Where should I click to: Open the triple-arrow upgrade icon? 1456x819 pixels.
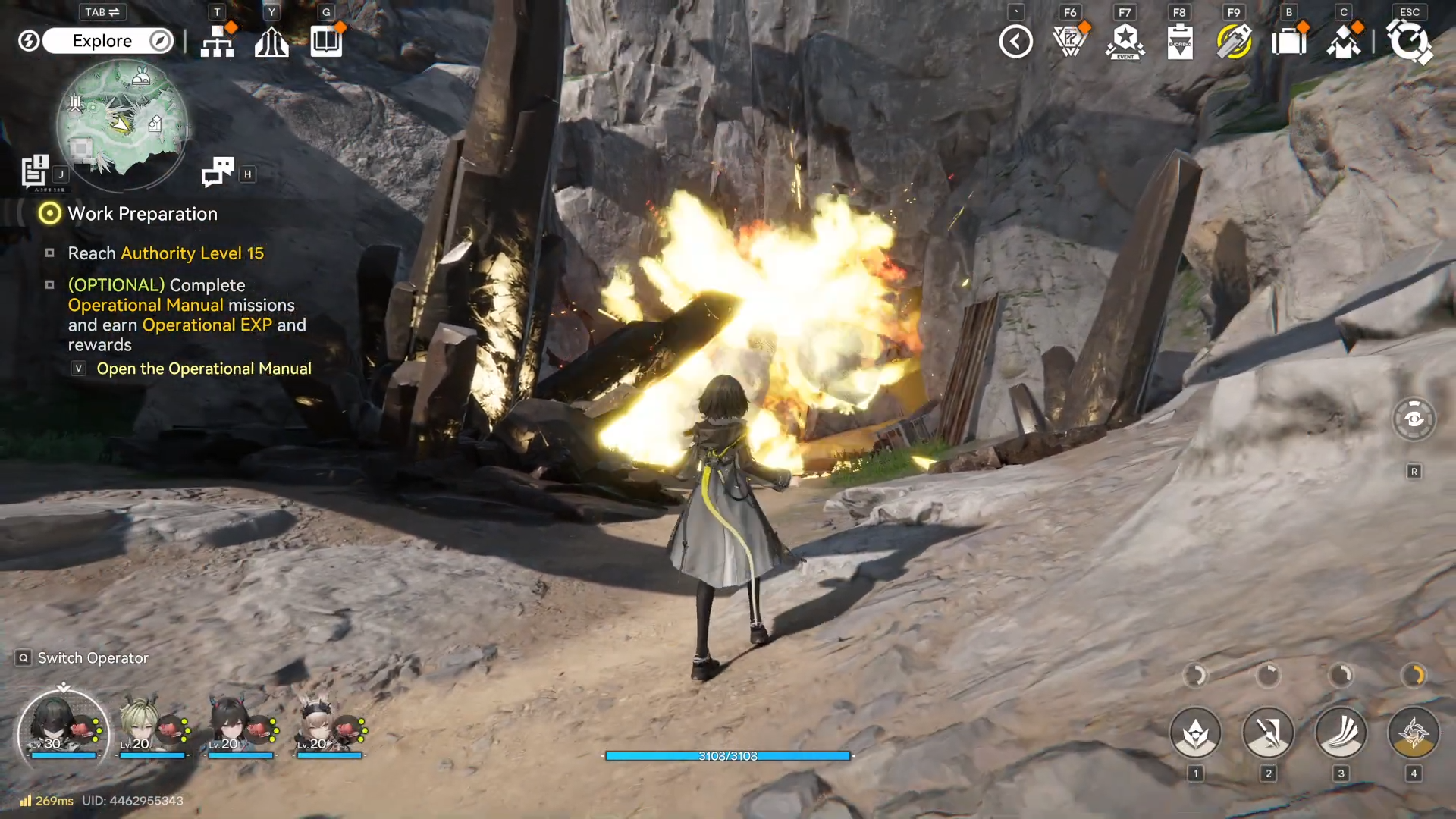[x=271, y=42]
